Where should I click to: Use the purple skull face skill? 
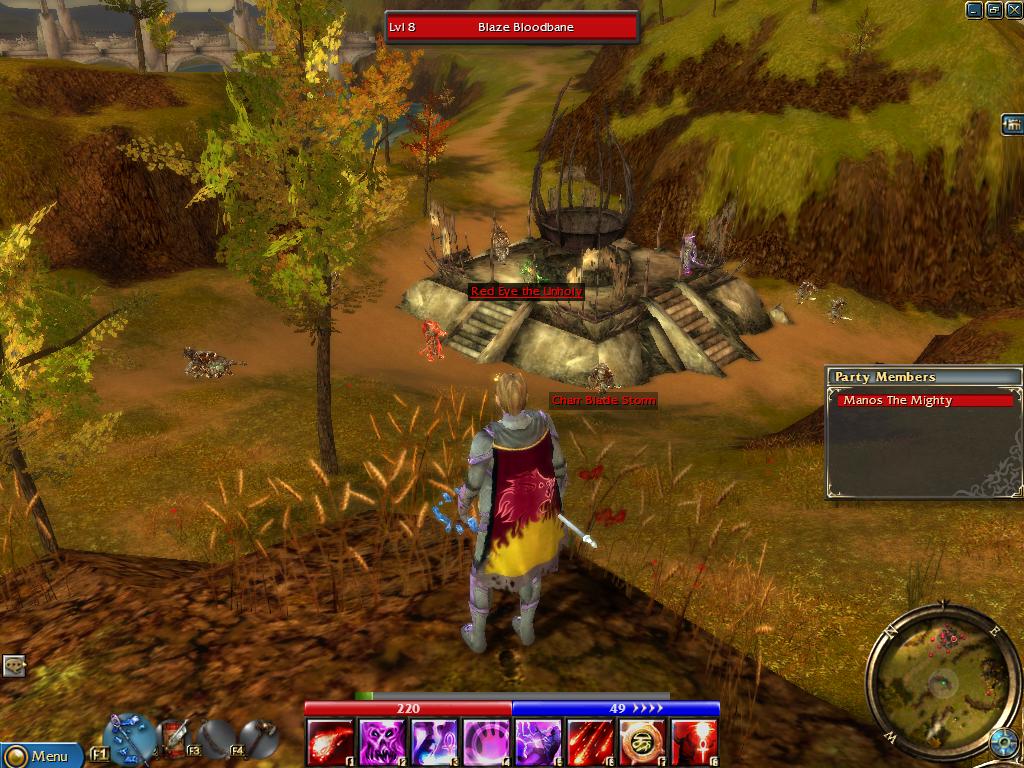(x=382, y=743)
